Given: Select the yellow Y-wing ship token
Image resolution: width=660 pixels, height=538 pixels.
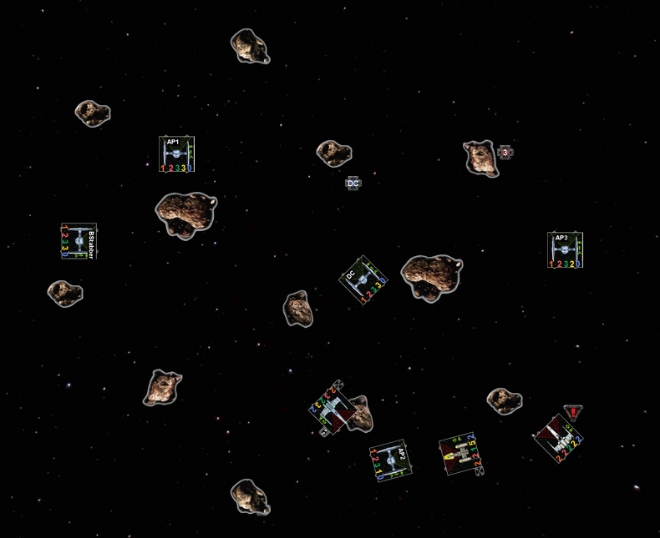Looking at the screenshot, I should point(460,455).
